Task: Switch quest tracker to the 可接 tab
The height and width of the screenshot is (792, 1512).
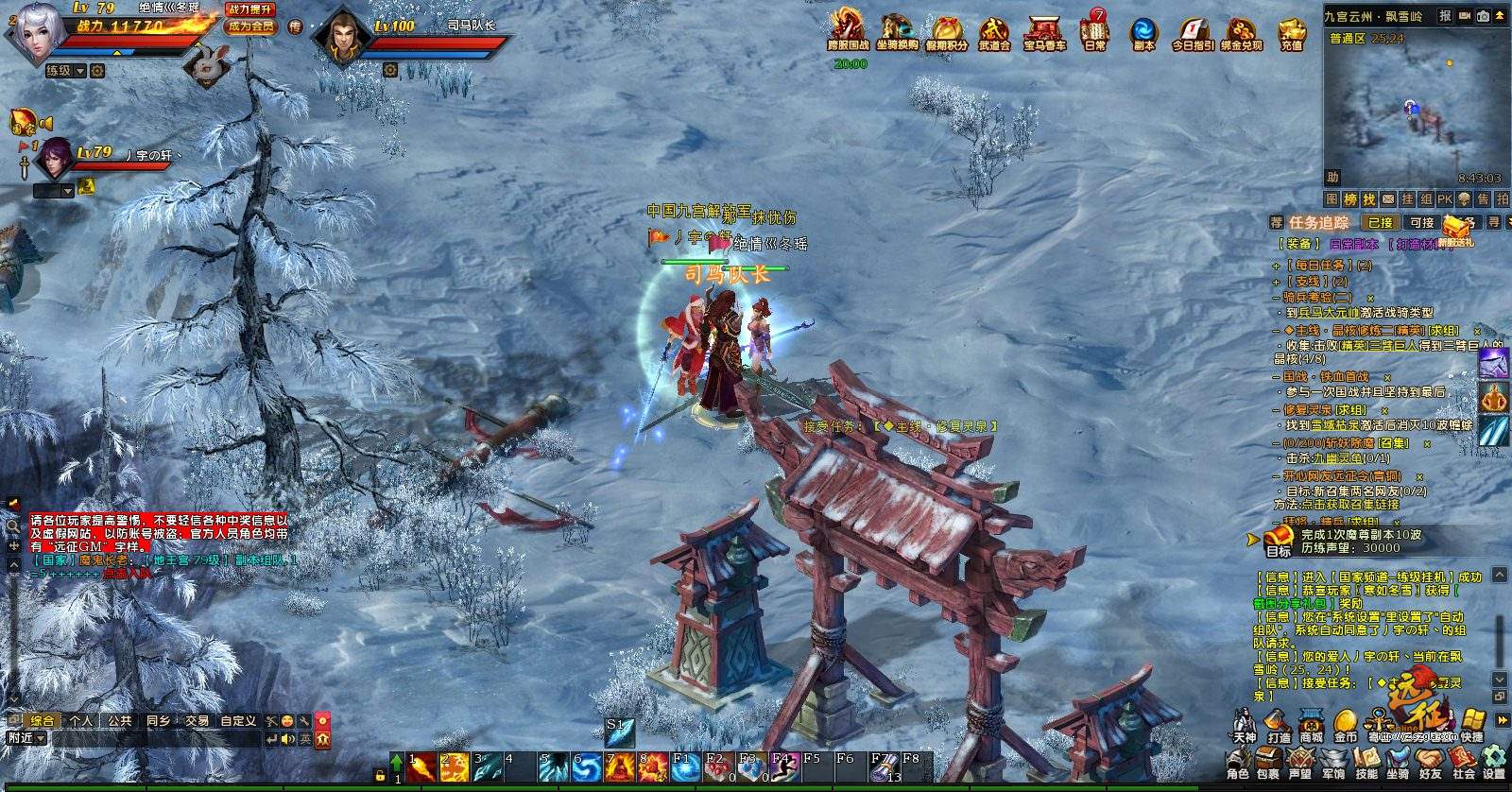Action: pyautogui.click(x=1421, y=223)
